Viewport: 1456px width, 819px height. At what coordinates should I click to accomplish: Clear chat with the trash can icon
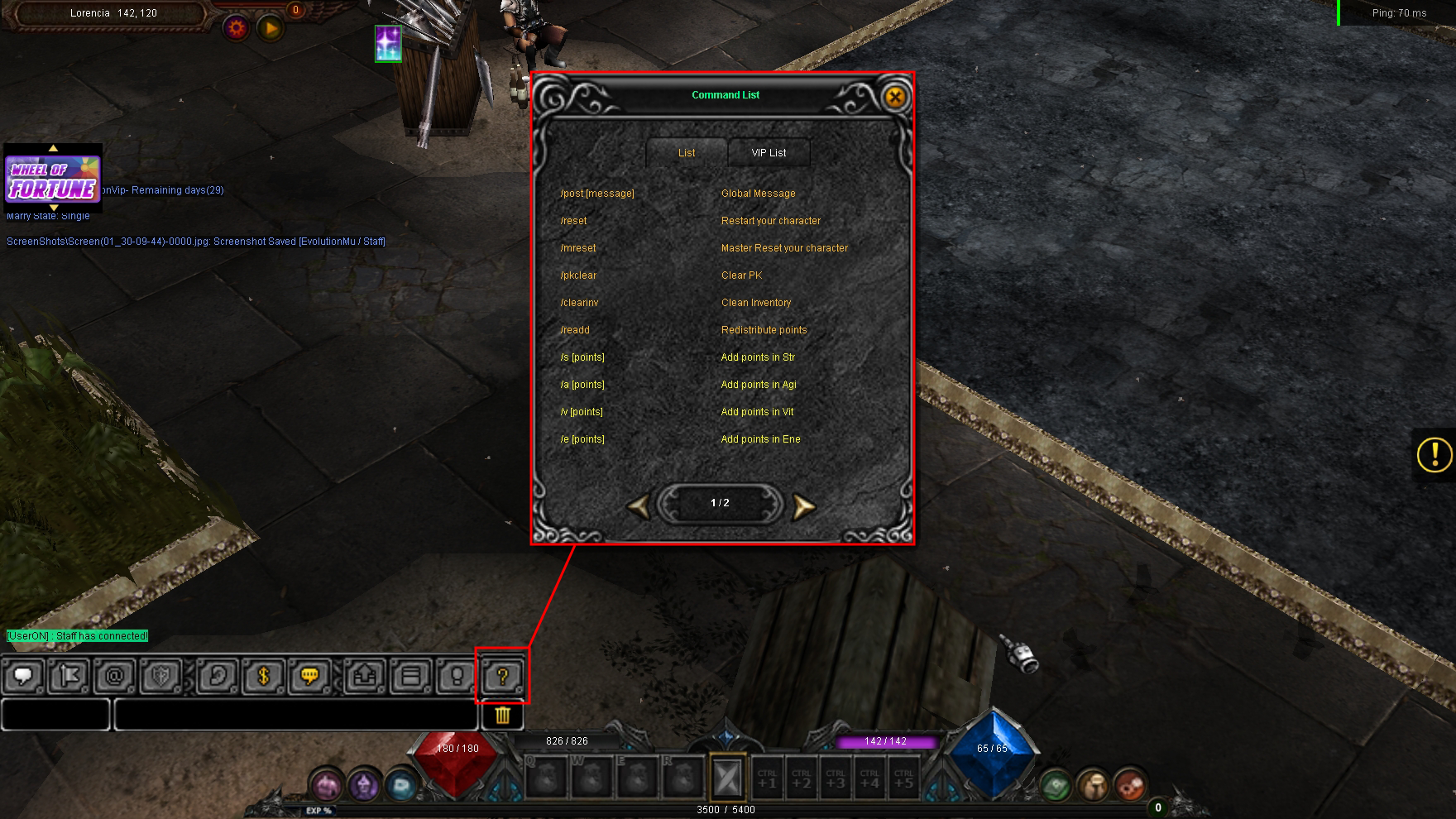click(x=502, y=715)
